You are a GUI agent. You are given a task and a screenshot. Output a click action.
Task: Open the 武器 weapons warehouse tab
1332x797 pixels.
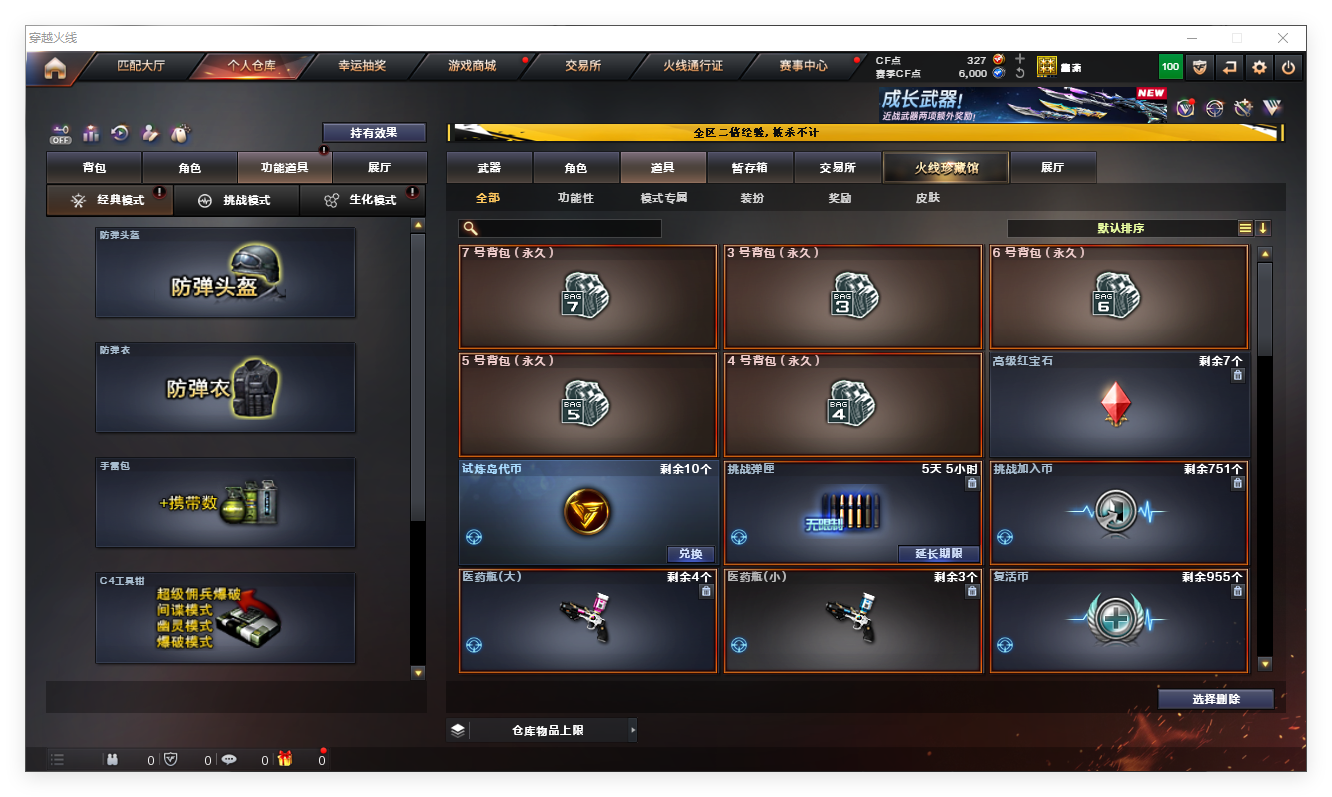489,168
